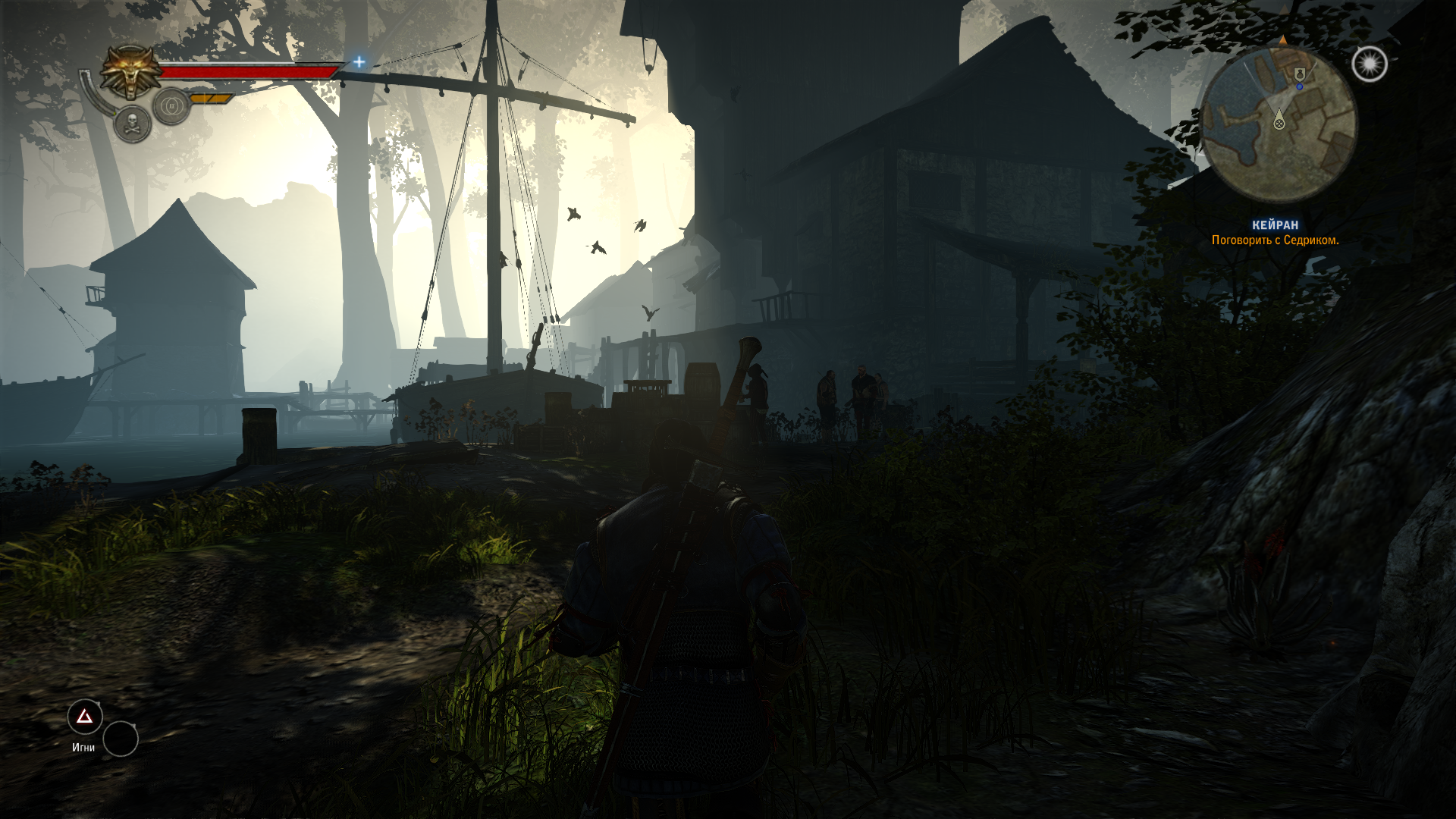
Task: Activate the Igni sign triangle icon
Action: tap(85, 717)
